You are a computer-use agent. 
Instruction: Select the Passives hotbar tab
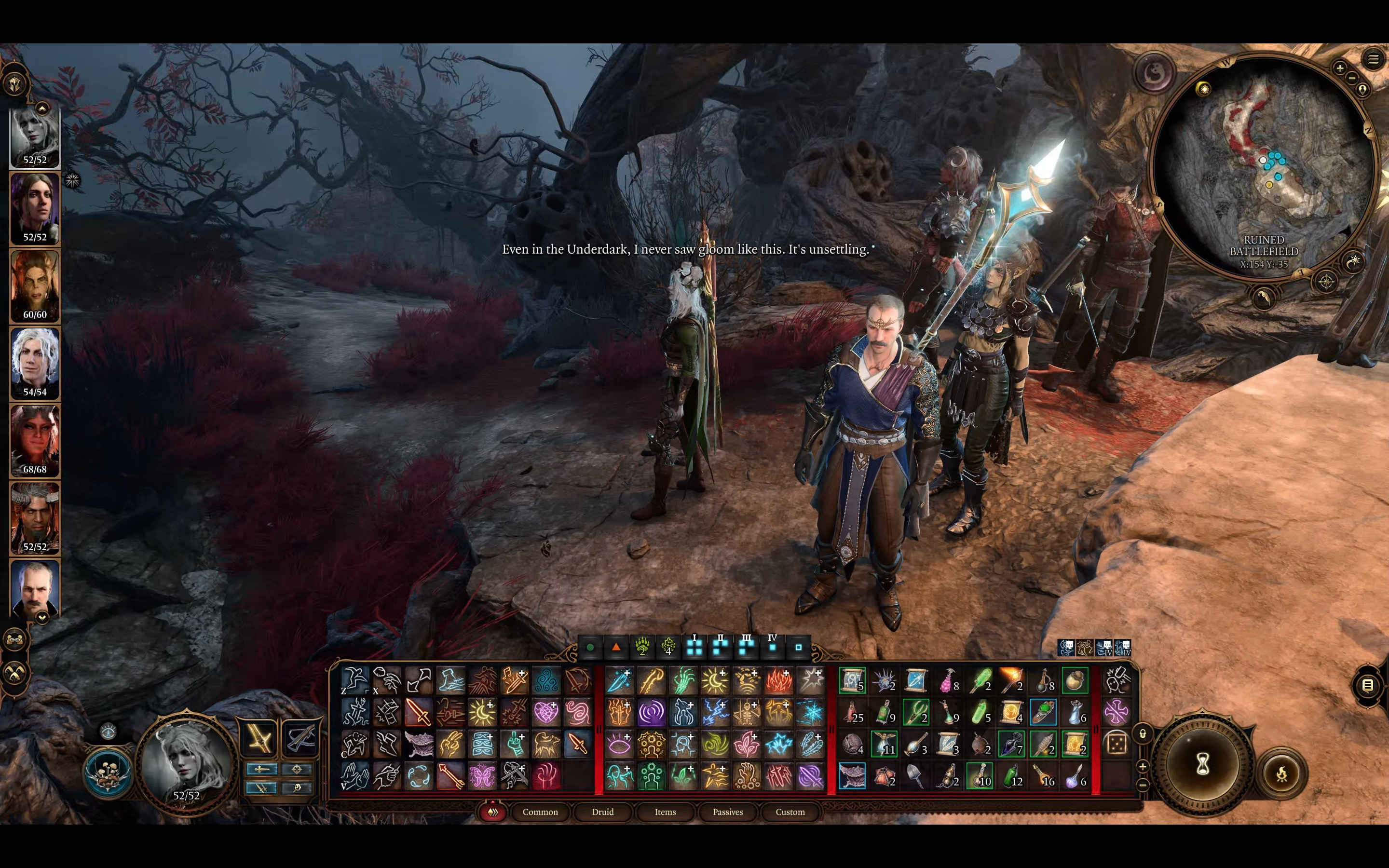coord(727,812)
